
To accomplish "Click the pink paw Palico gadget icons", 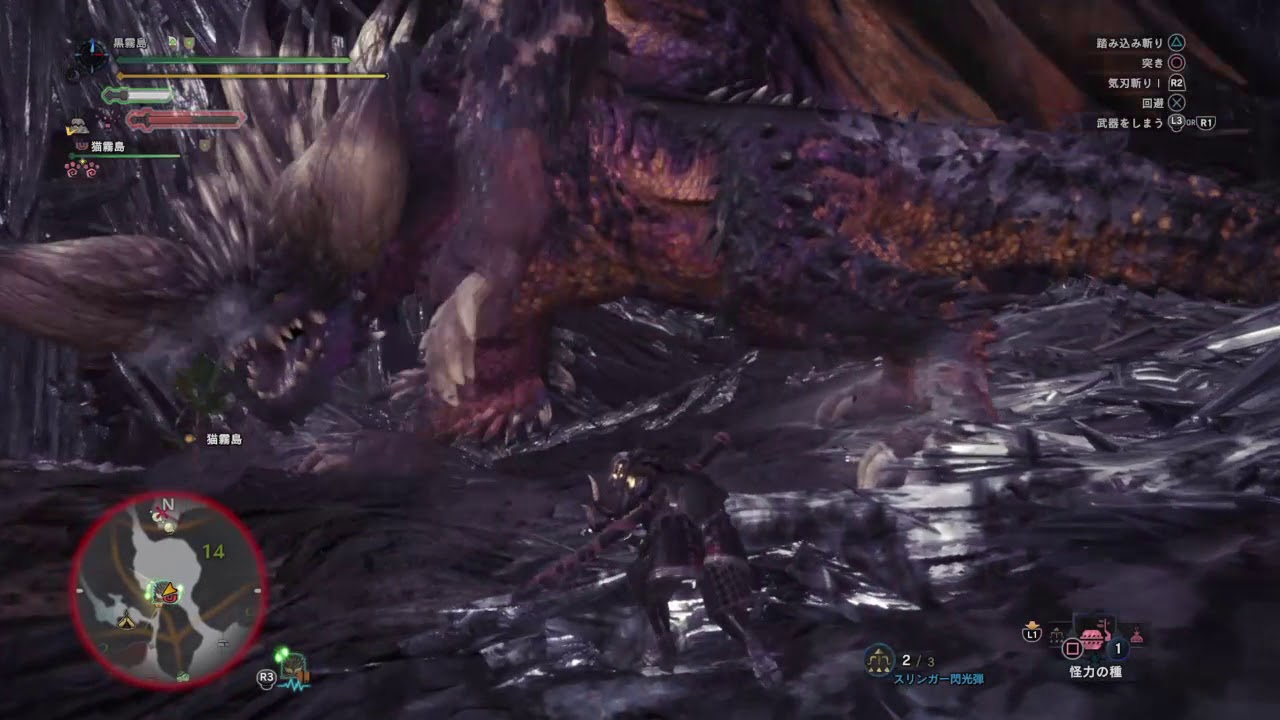I will point(80,168).
